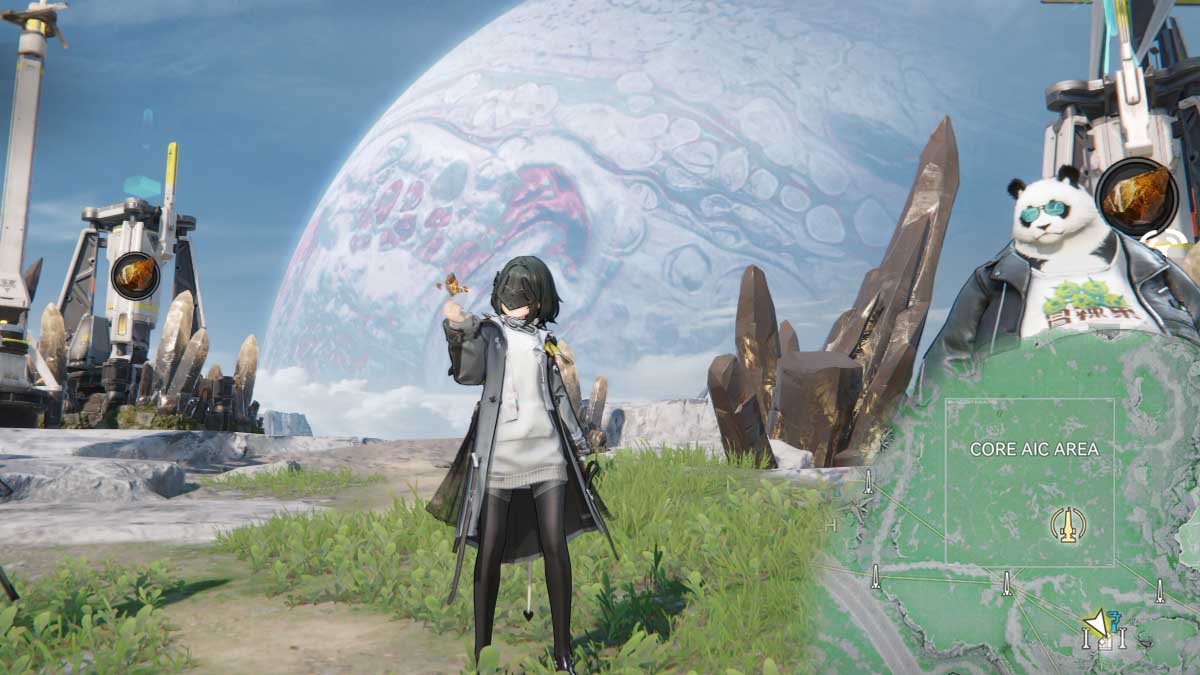Click the ore icon on the distant mining rig
1200x675 pixels.
point(135,276)
